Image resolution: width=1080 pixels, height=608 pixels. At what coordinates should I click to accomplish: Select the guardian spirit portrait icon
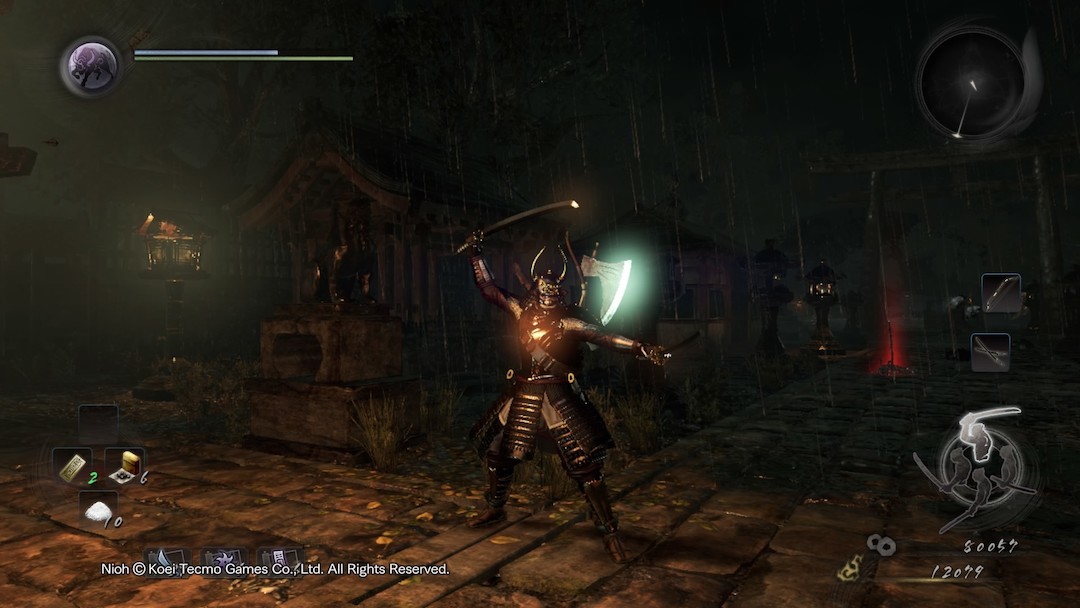[90, 66]
